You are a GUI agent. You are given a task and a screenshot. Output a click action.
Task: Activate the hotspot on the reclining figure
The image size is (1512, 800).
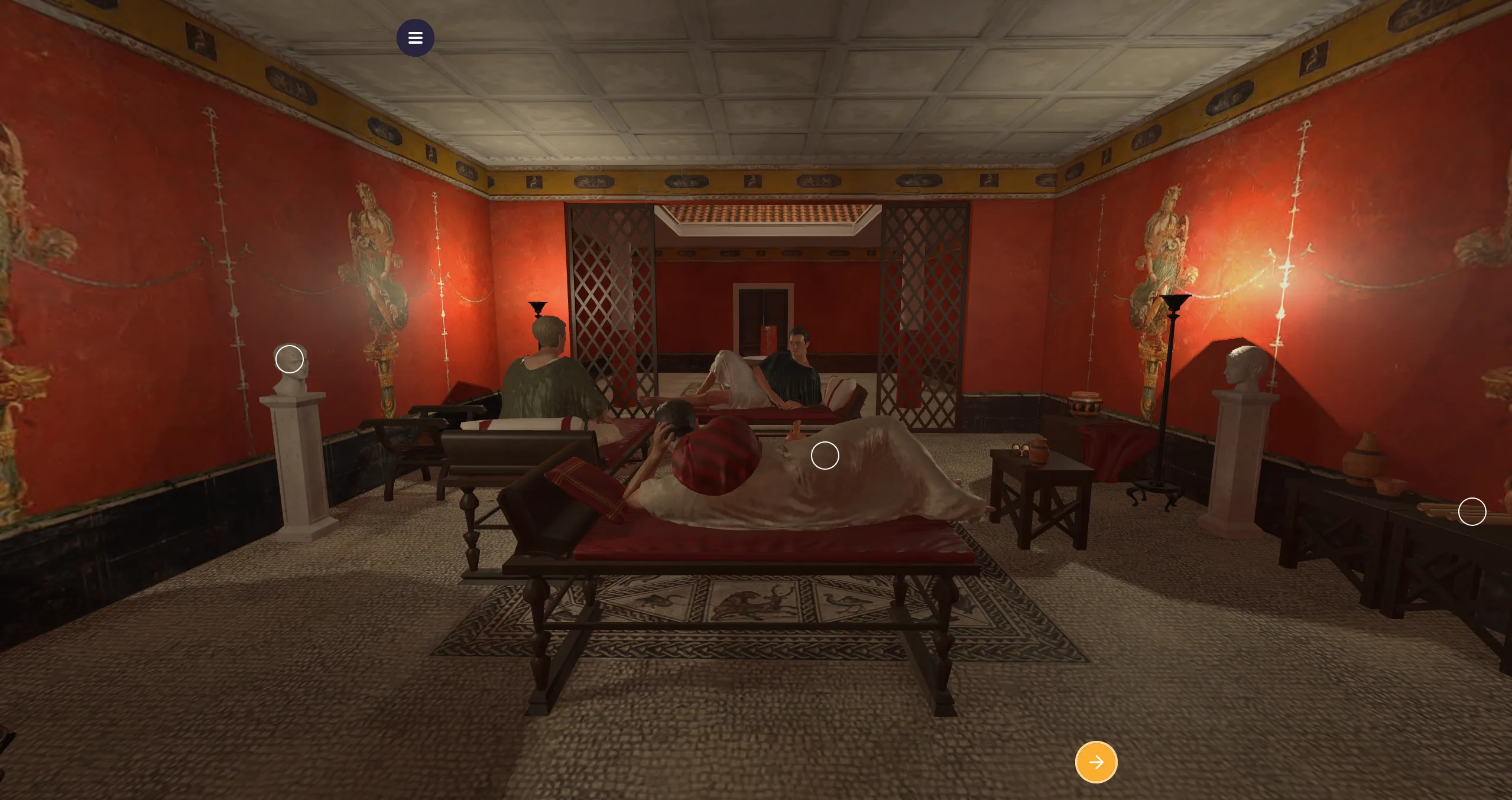(x=825, y=456)
